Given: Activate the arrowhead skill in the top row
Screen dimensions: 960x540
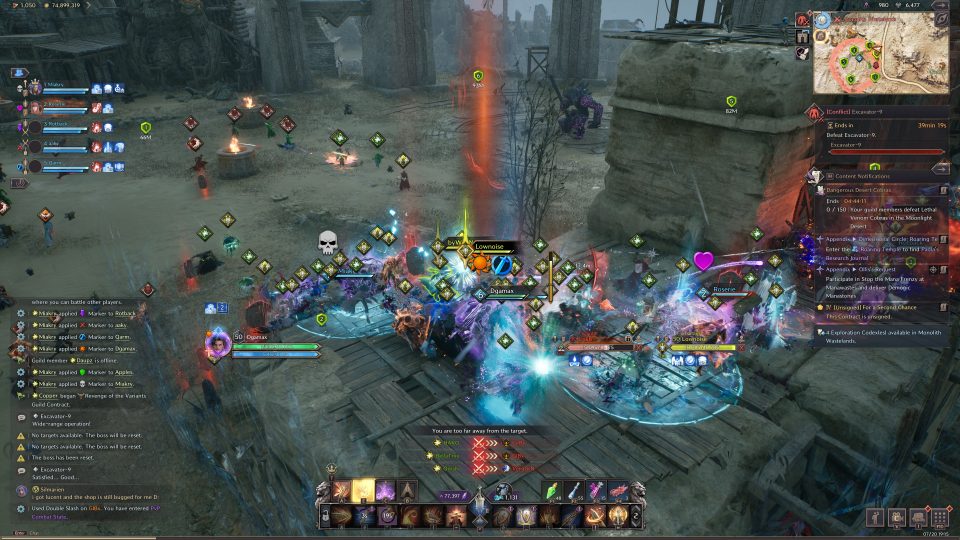Looking at the screenshot, I should tap(408, 490).
